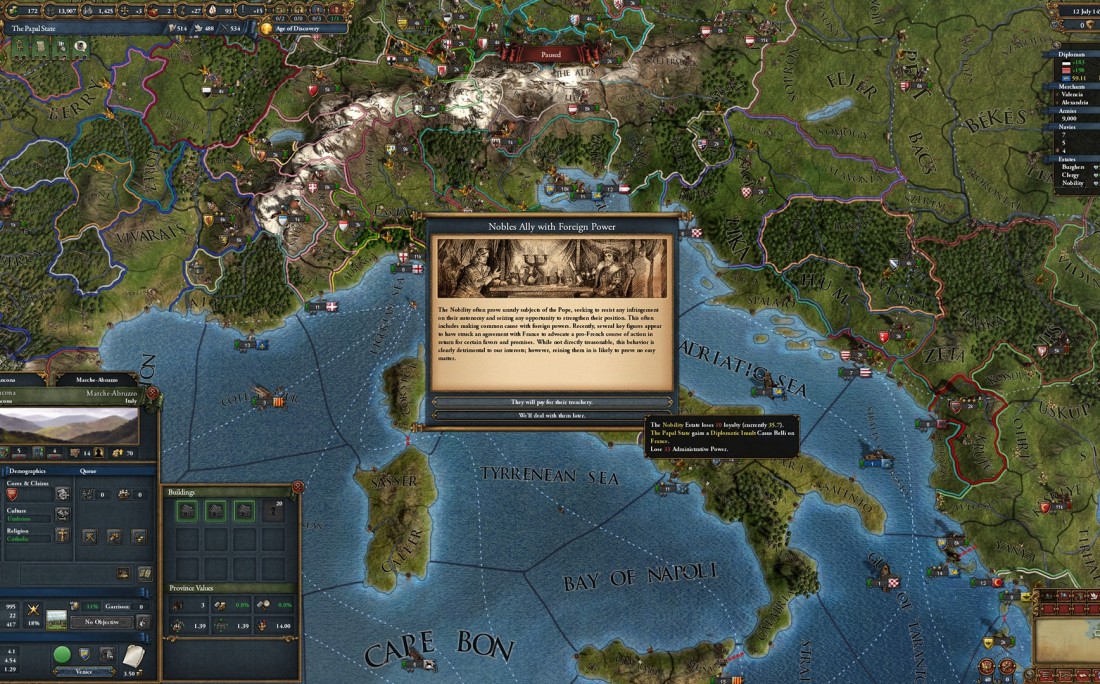Image resolution: width=1100 pixels, height=684 pixels.
Task: Select the Nobility estate in the outliner
Action: (1073, 183)
